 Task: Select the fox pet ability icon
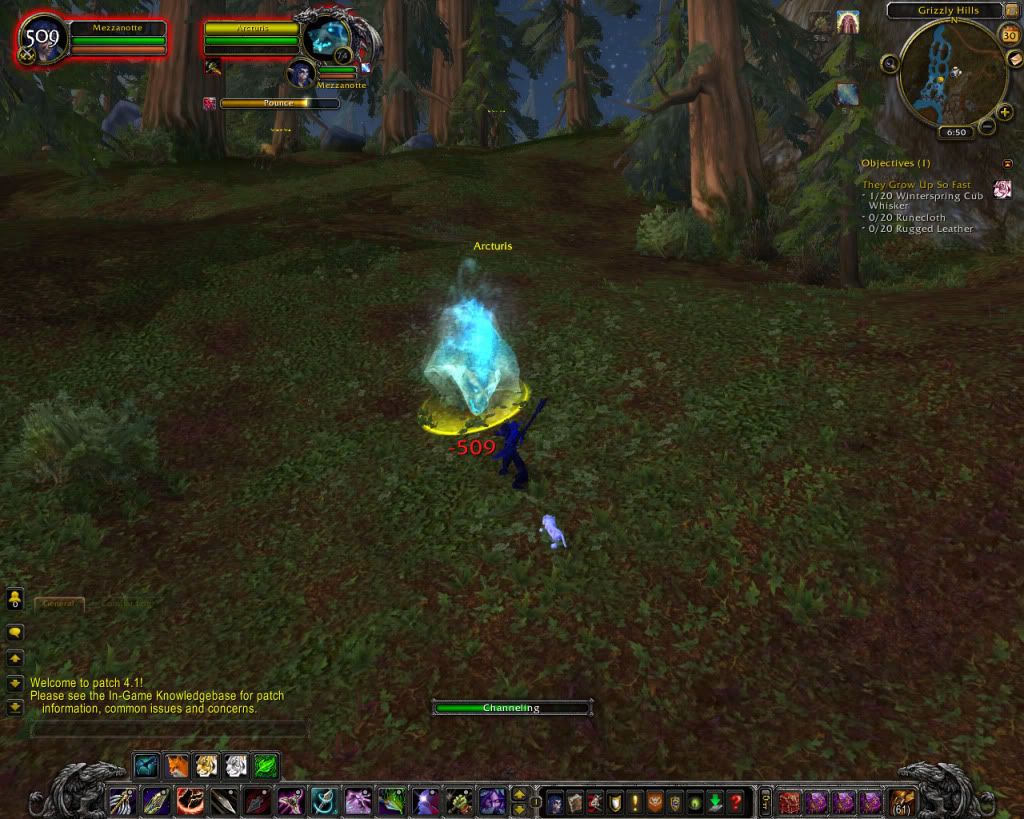point(177,766)
